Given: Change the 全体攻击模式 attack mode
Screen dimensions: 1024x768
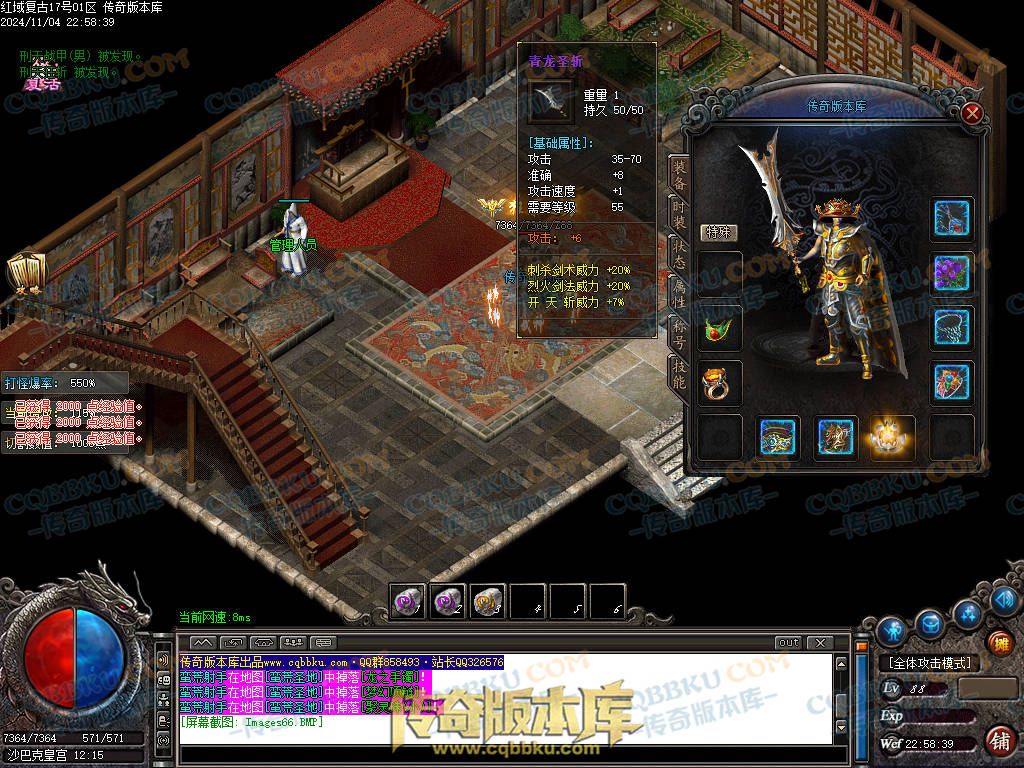Looking at the screenshot, I should [x=930, y=663].
